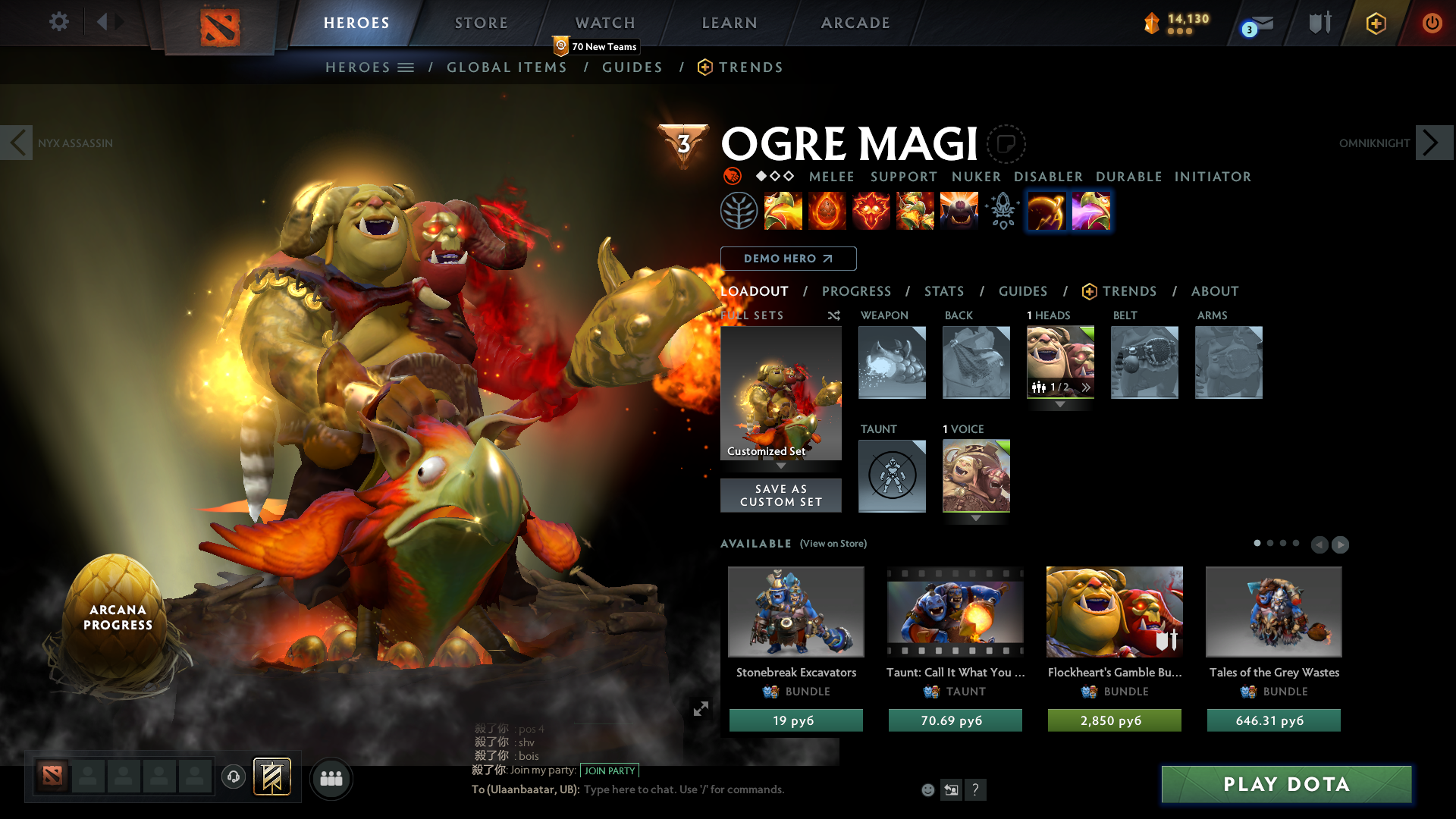
Task: Open the Aghanim's Scepter upgrade icon
Action: 1003,212
